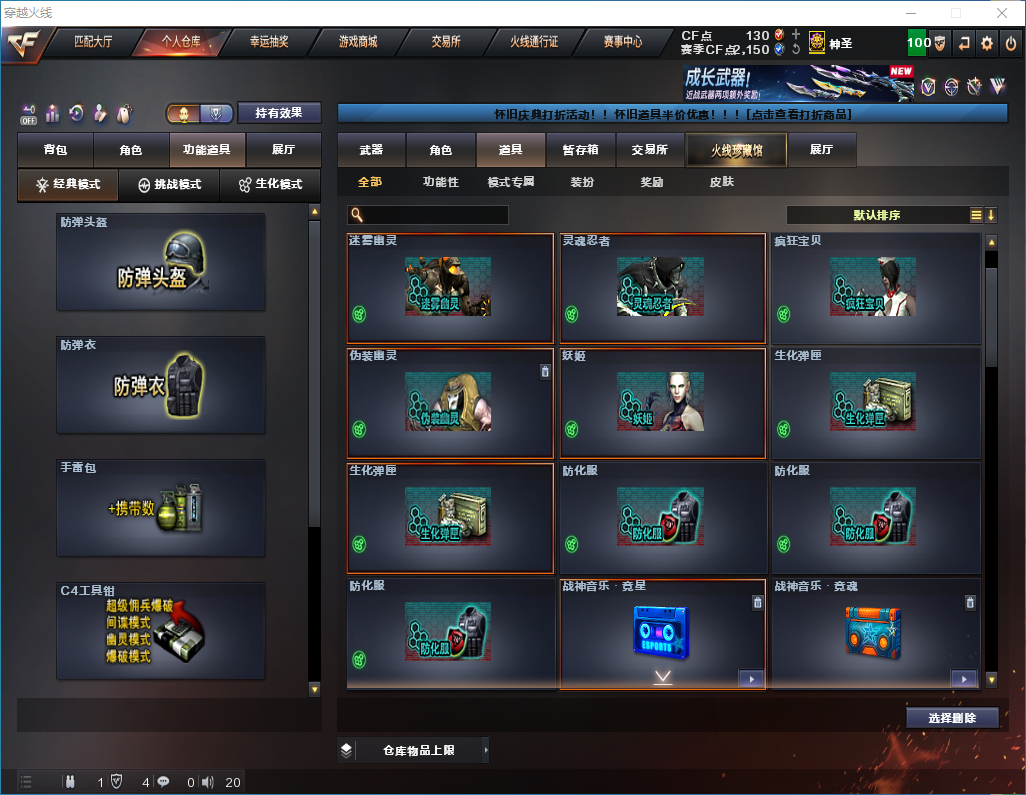Image resolution: width=1026 pixels, height=795 pixels.
Task: Open the 赛事中心 tab
Action: pos(622,42)
